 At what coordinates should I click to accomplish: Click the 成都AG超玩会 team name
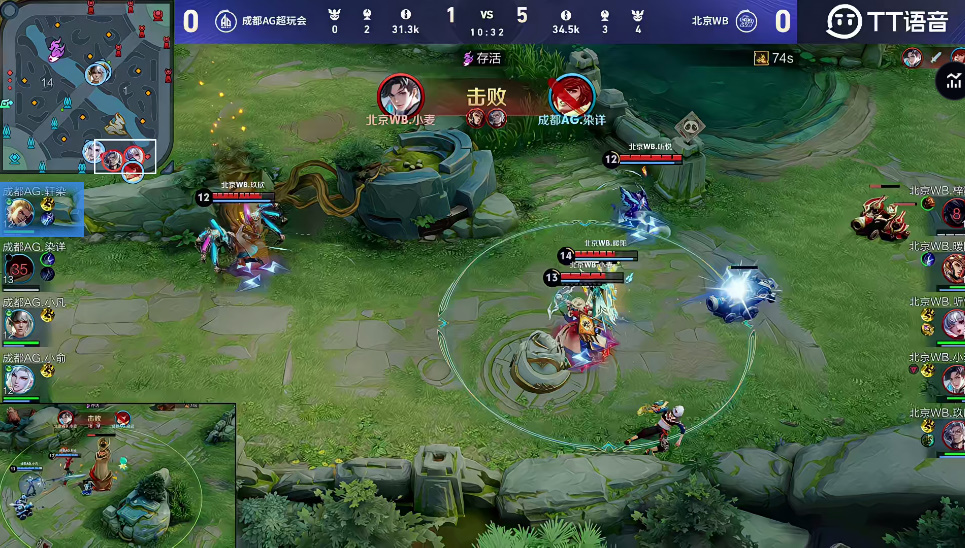(273, 20)
